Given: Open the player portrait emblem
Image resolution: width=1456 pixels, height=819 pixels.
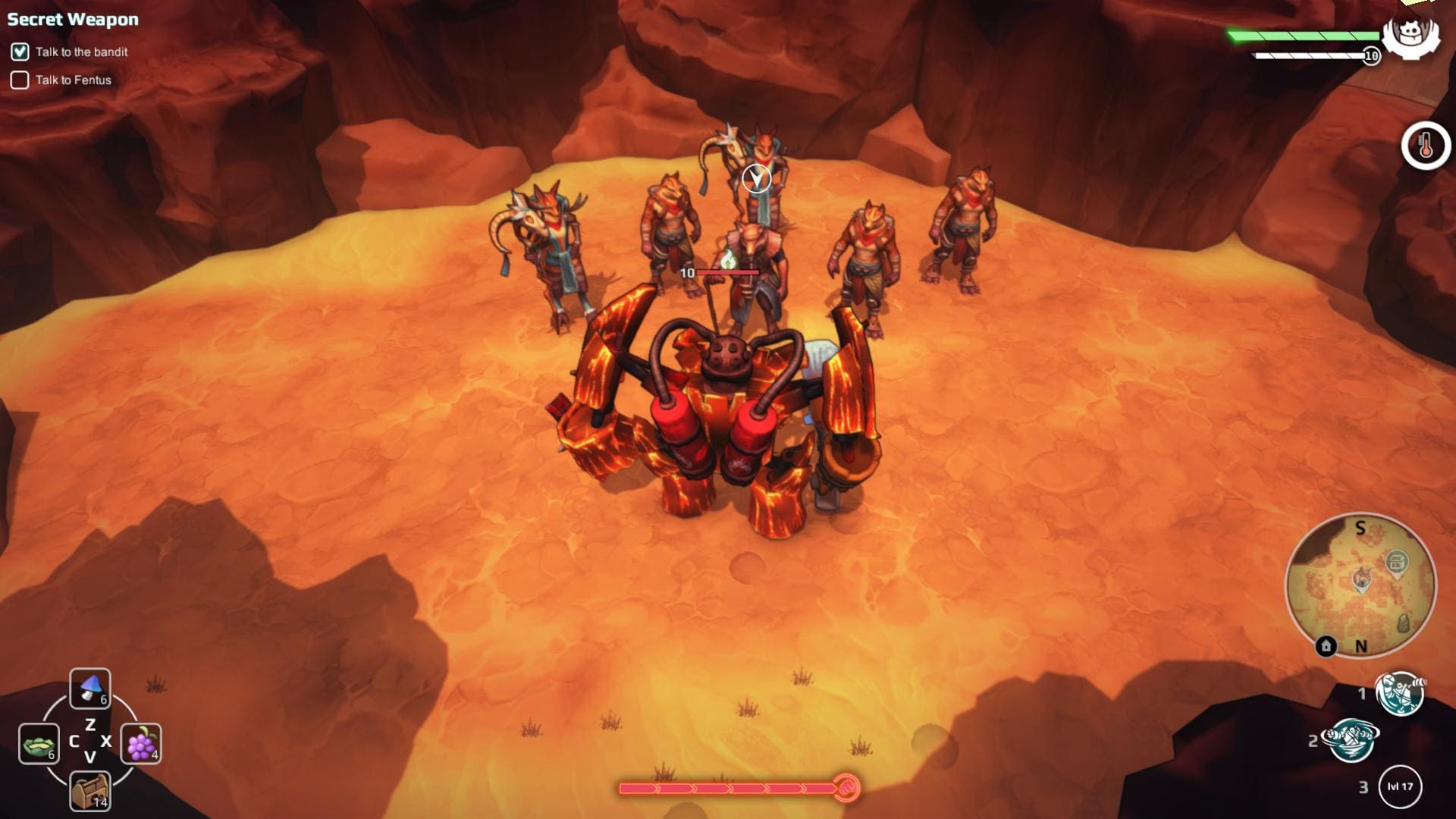Looking at the screenshot, I should (1410, 34).
